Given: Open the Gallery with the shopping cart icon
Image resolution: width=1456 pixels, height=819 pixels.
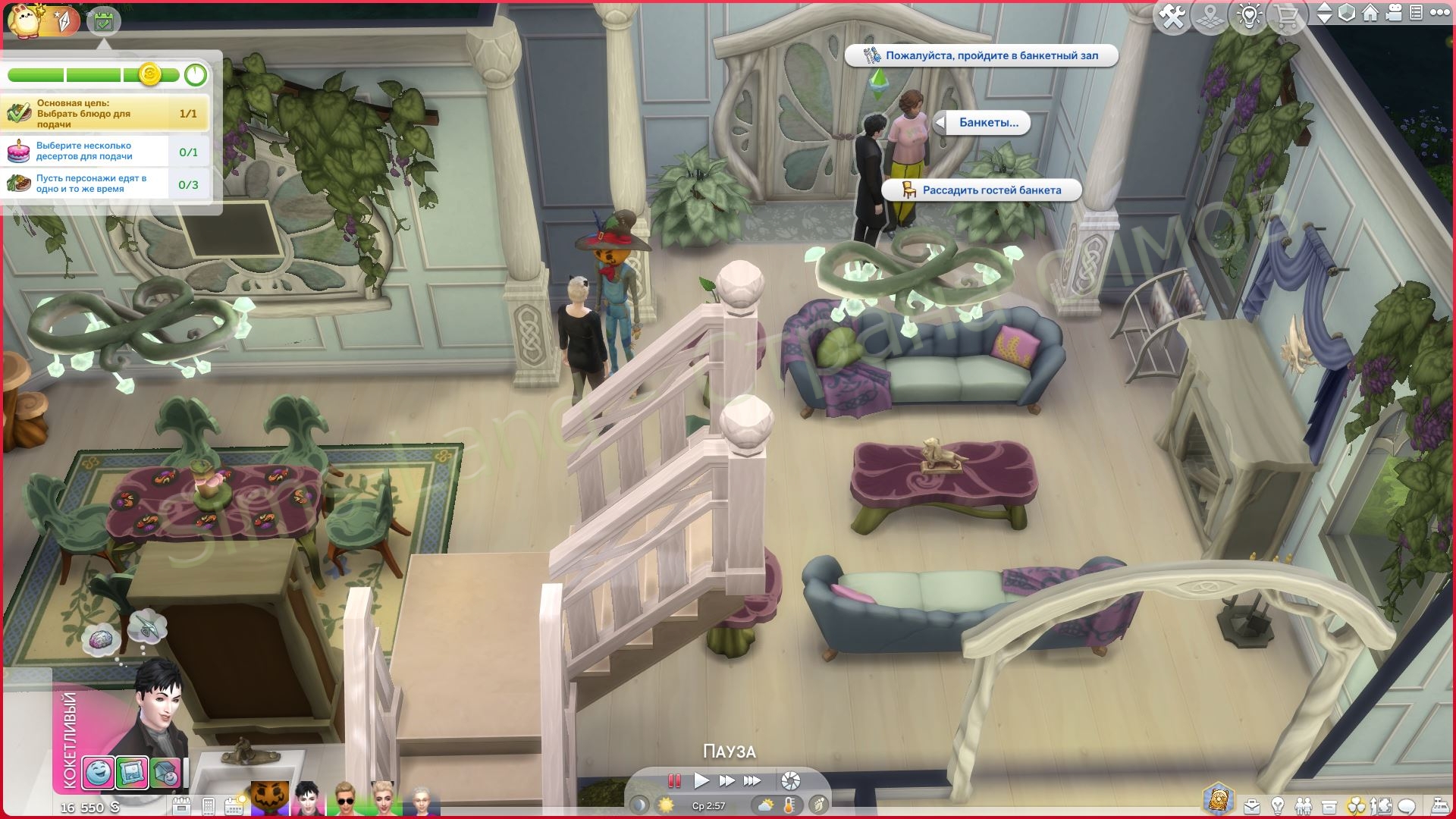Looking at the screenshot, I should click(x=1287, y=13).
